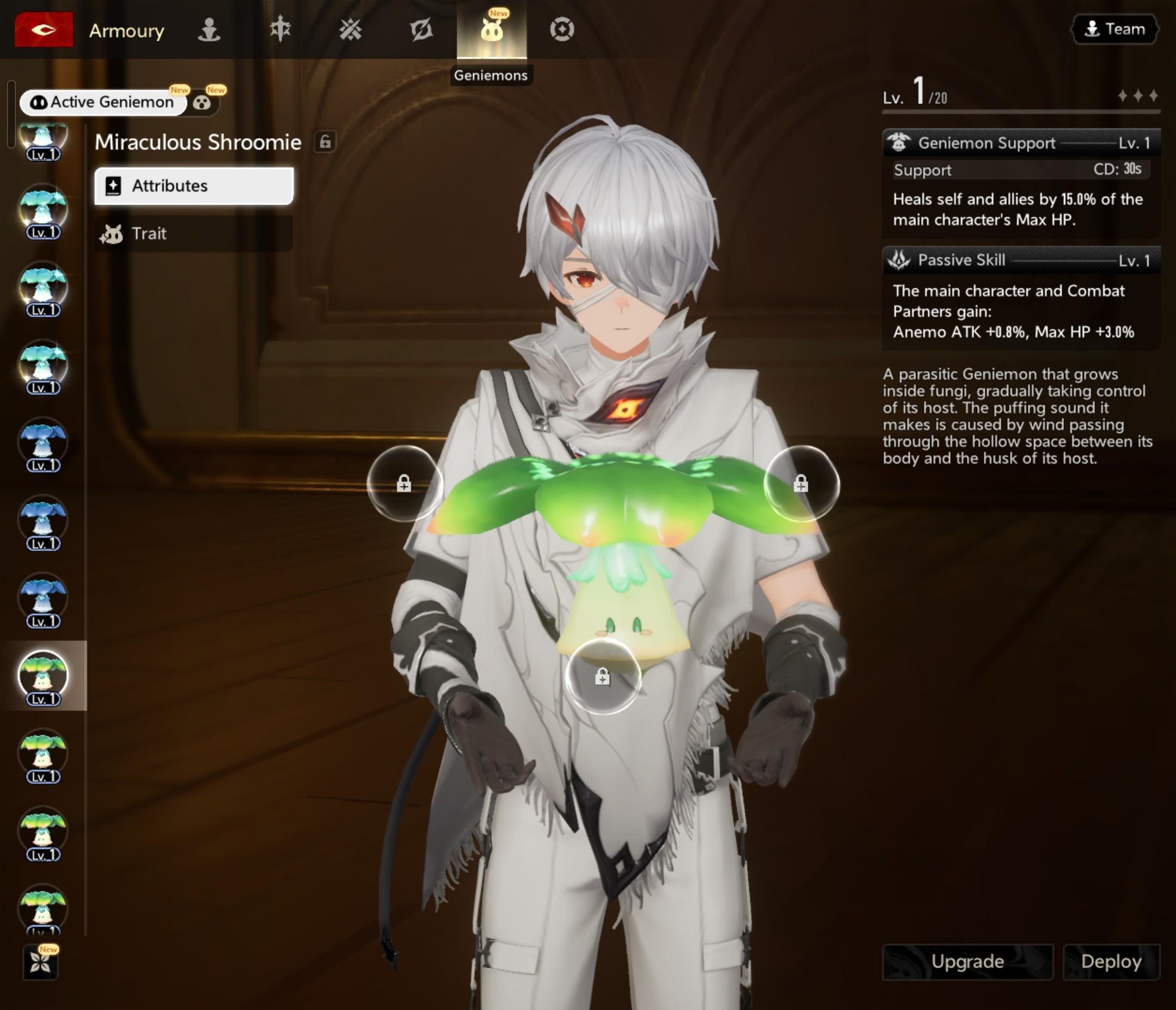Select the crossed swords Armoury tab
The height and width of the screenshot is (1010, 1176).
pos(350,29)
